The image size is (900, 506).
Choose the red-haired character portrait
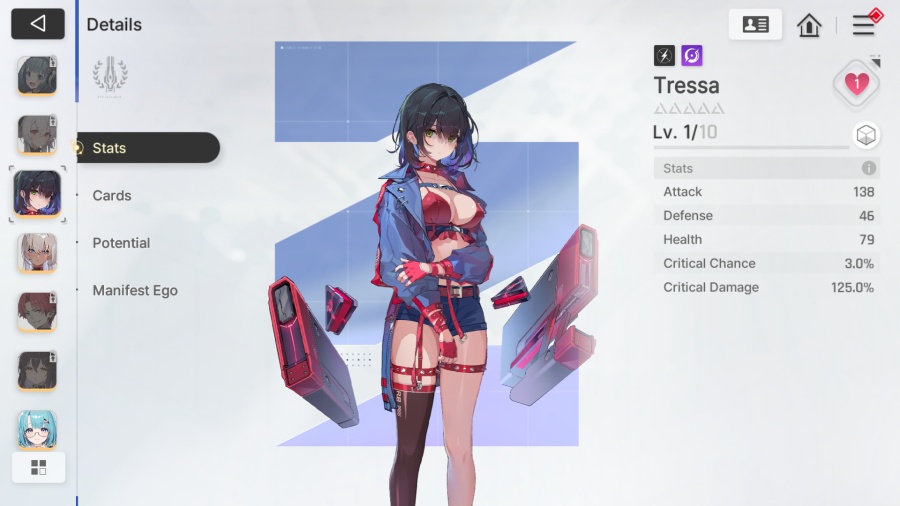37,312
